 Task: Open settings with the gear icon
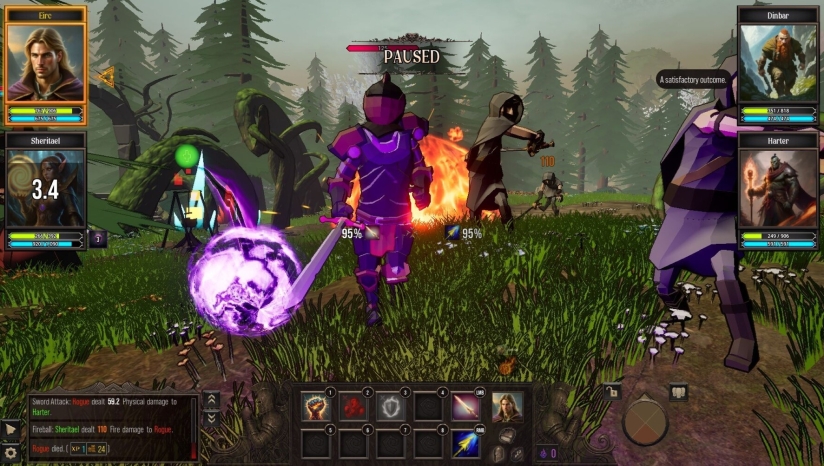(11, 453)
